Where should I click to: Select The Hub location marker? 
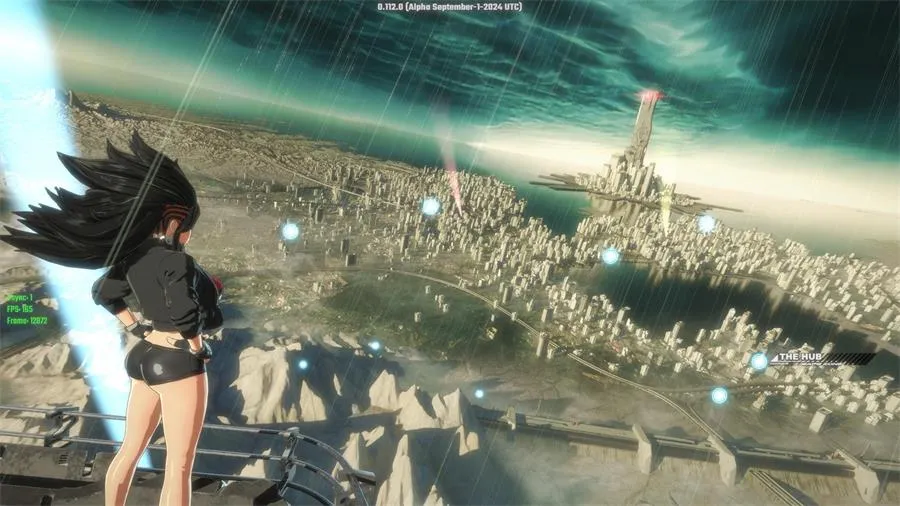pos(759,360)
